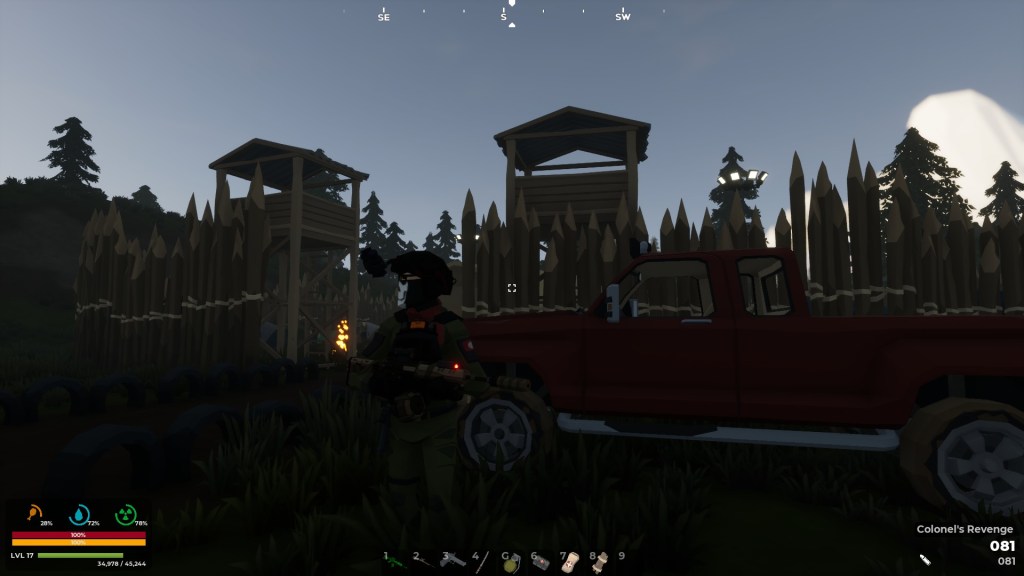The height and width of the screenshot is (576, 1024).
Task: Select the green rifle in hotbar slot 1
Action: [x=396, y=562]
